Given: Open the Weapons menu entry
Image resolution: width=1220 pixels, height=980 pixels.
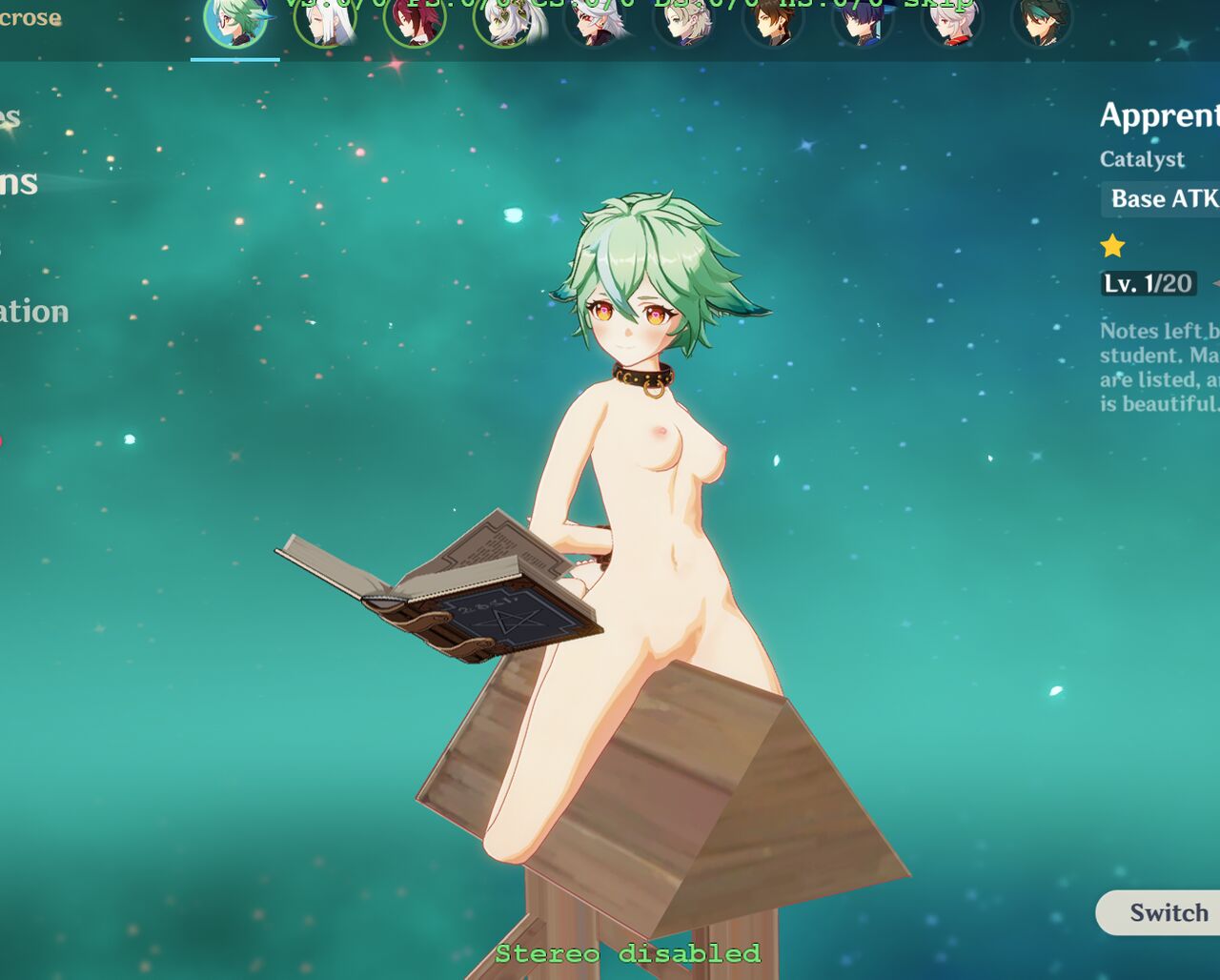Looking at the screenshot, I should 19,182.
